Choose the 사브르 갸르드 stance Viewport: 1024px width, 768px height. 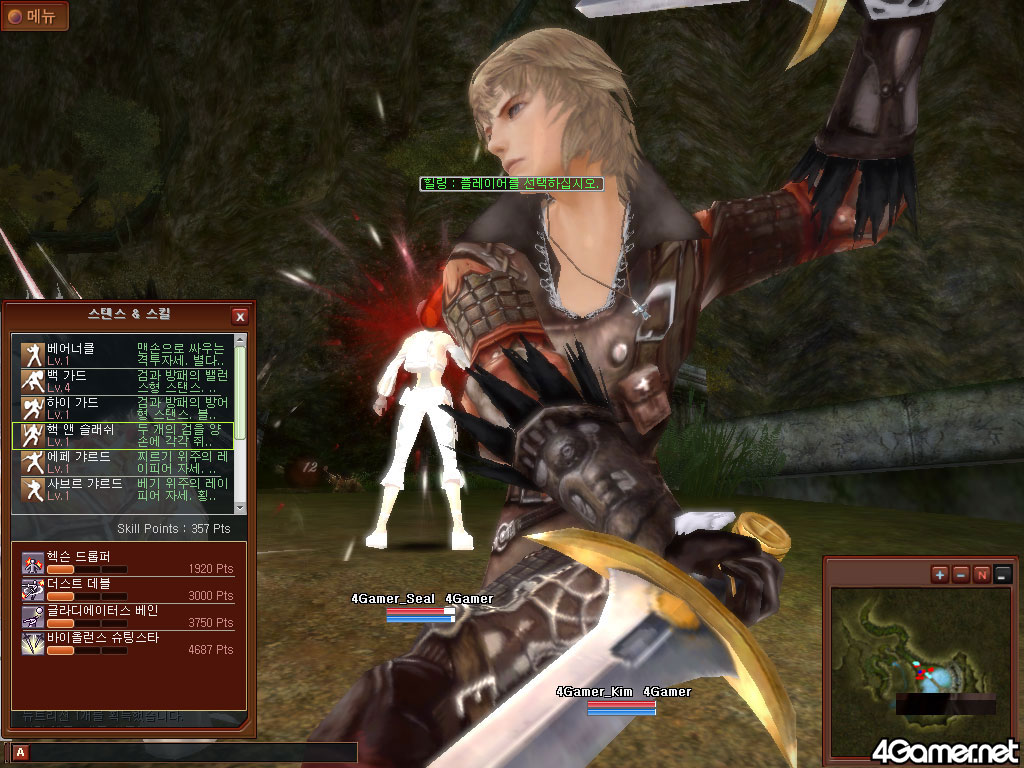[x=123, y=489]
